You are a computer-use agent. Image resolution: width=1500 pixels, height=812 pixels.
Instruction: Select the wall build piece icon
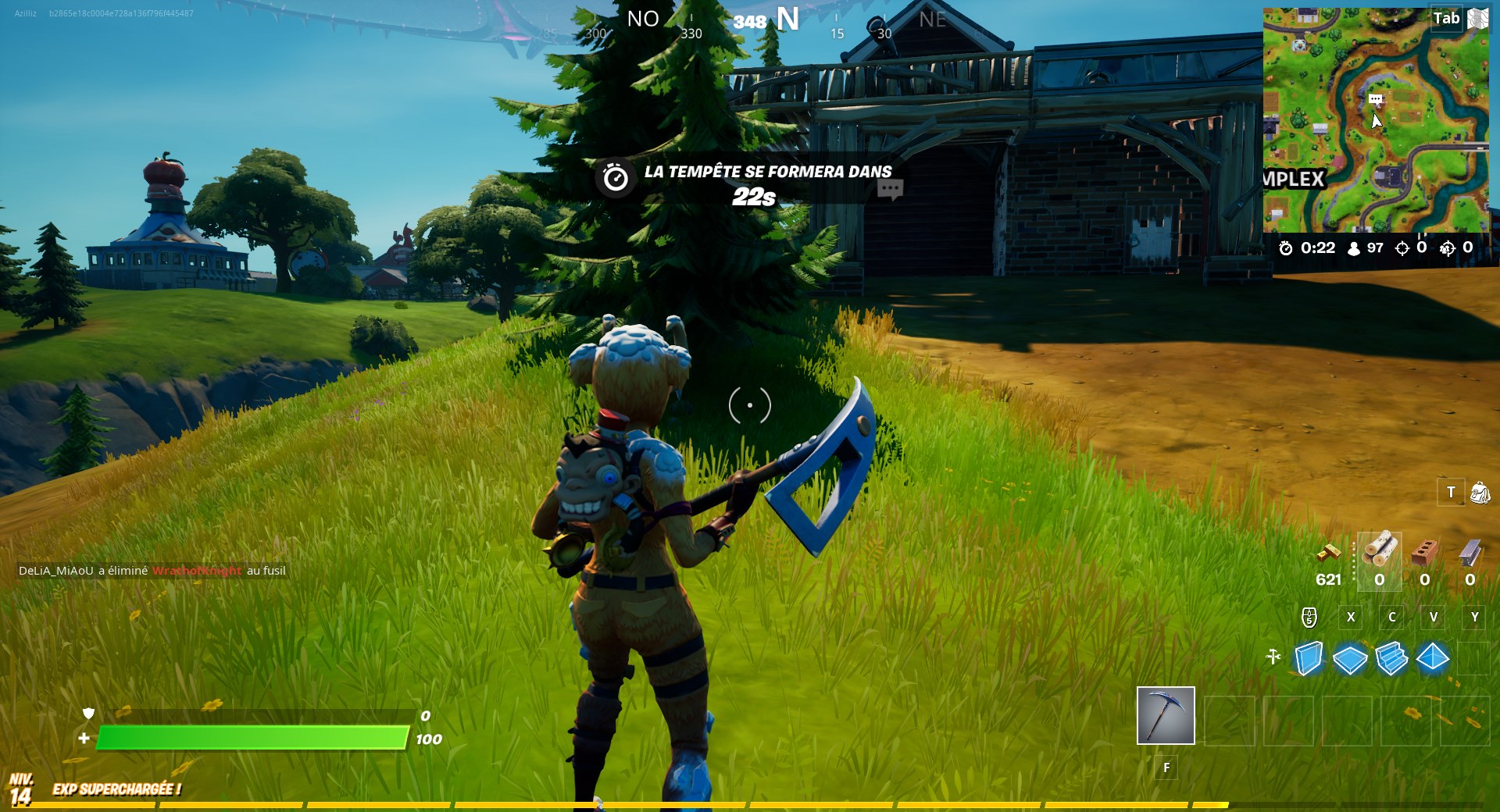click(1308, 660)
